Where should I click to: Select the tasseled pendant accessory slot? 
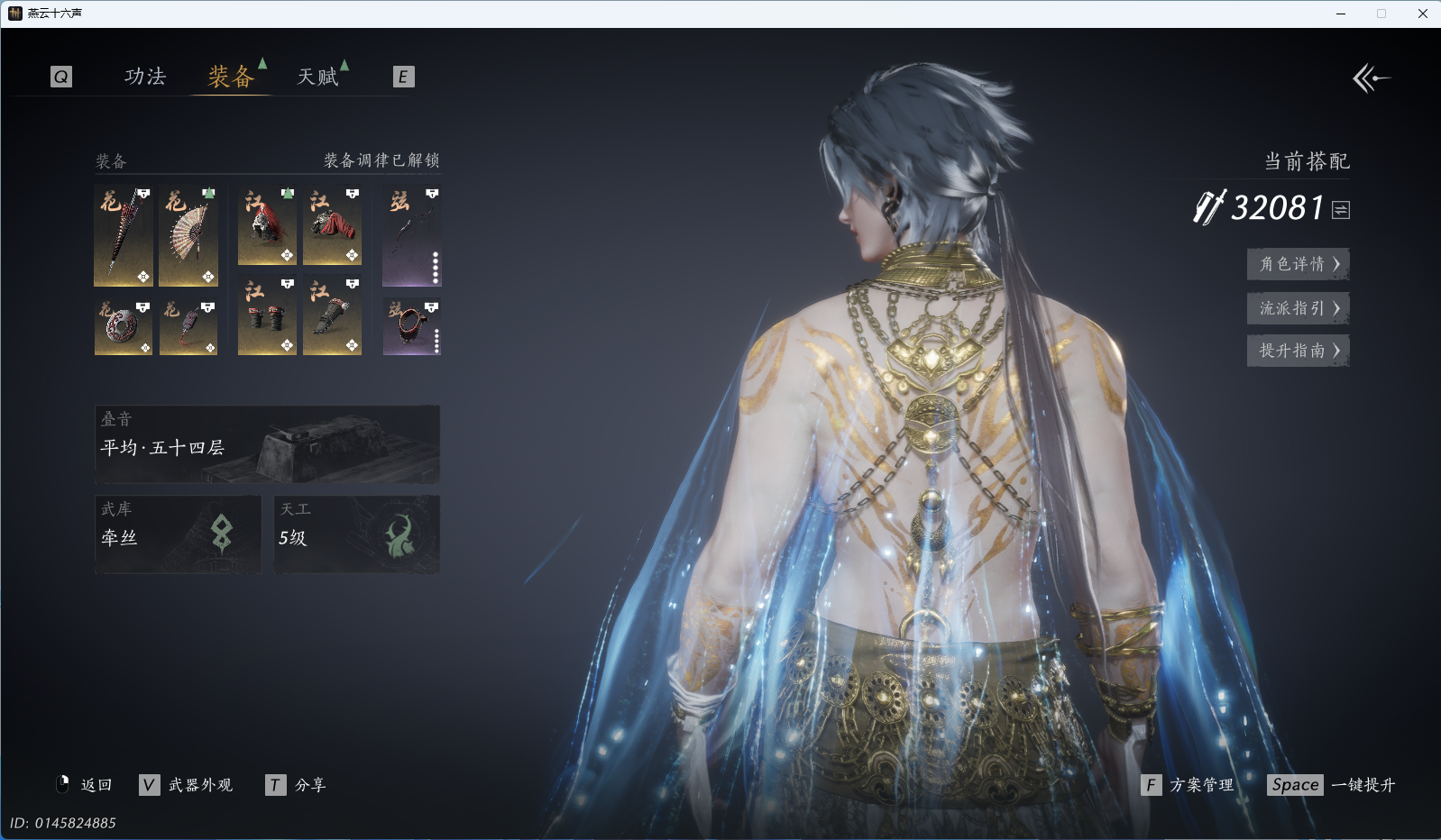pos(188,326)
